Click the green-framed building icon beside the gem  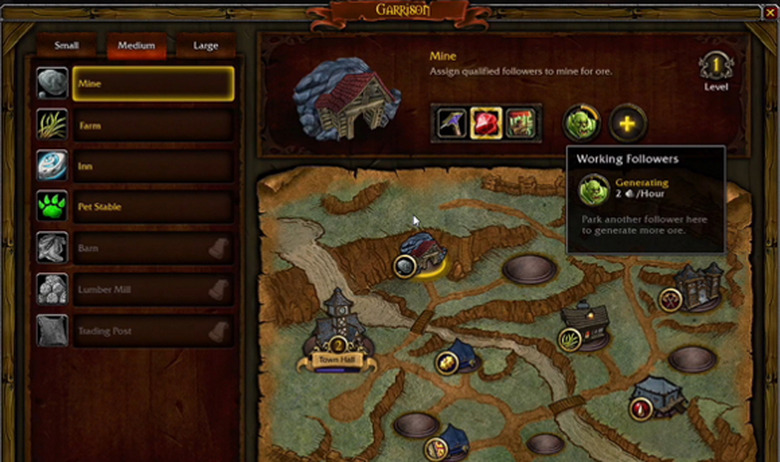(520, 123)
